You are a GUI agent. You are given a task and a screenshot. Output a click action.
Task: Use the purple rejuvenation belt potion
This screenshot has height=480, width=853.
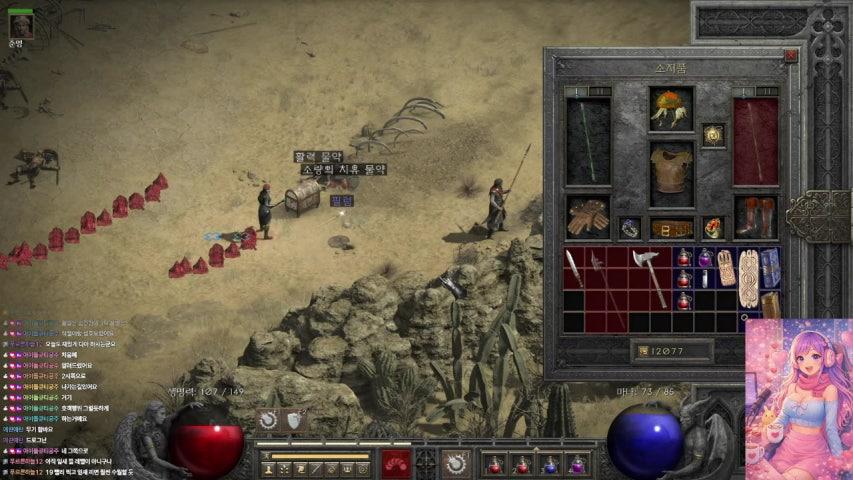click(x=577, y=464)
